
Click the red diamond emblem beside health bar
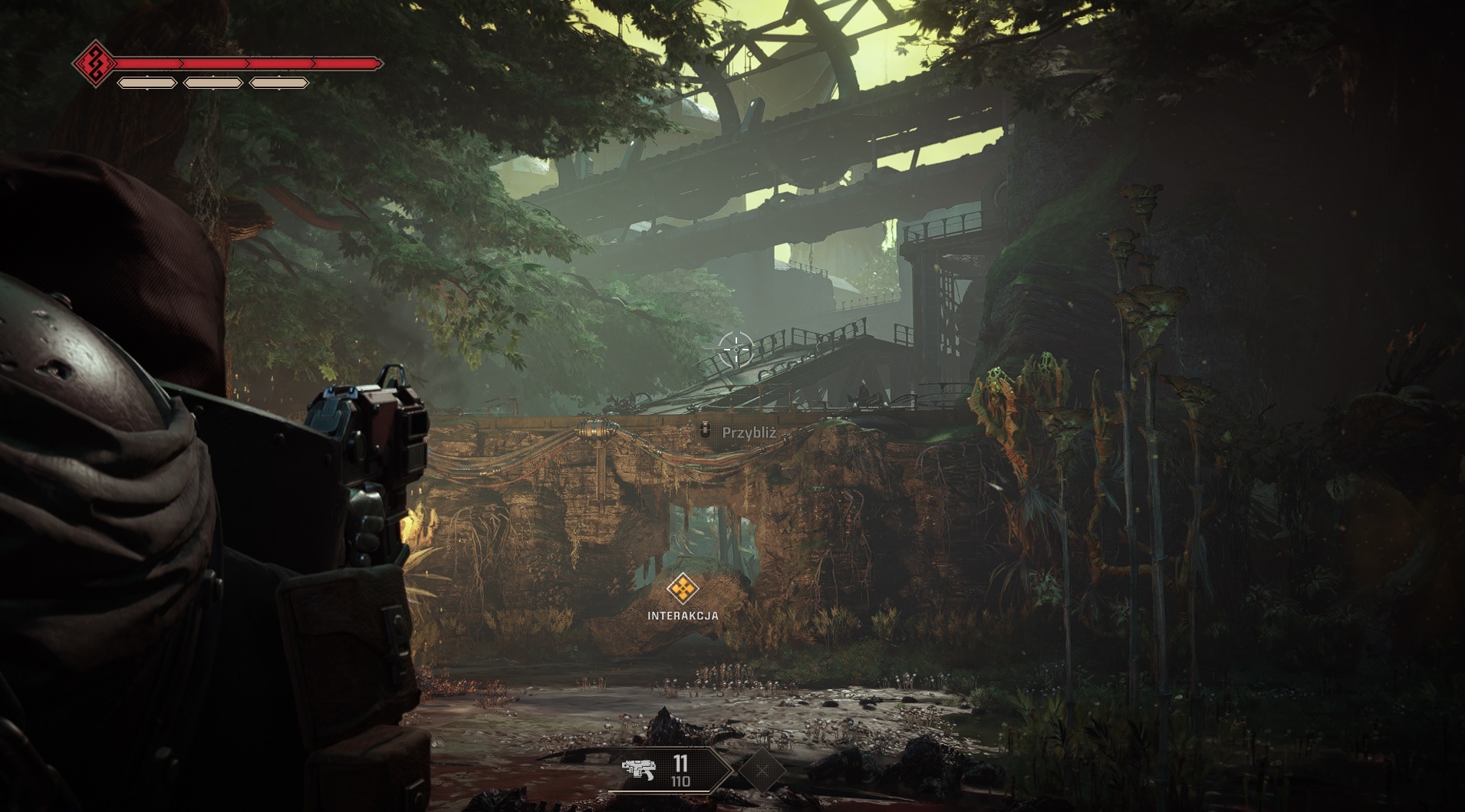click(94, 63)
